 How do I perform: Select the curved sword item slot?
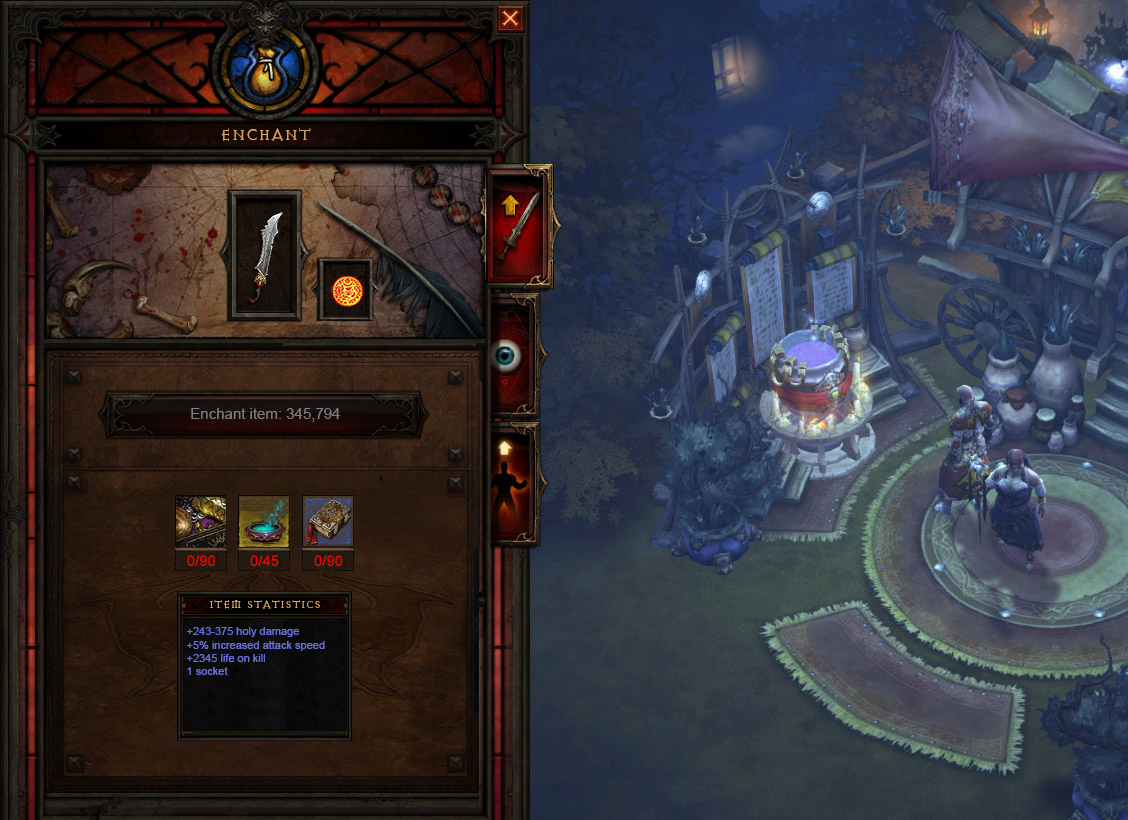[x=265, y=255]
